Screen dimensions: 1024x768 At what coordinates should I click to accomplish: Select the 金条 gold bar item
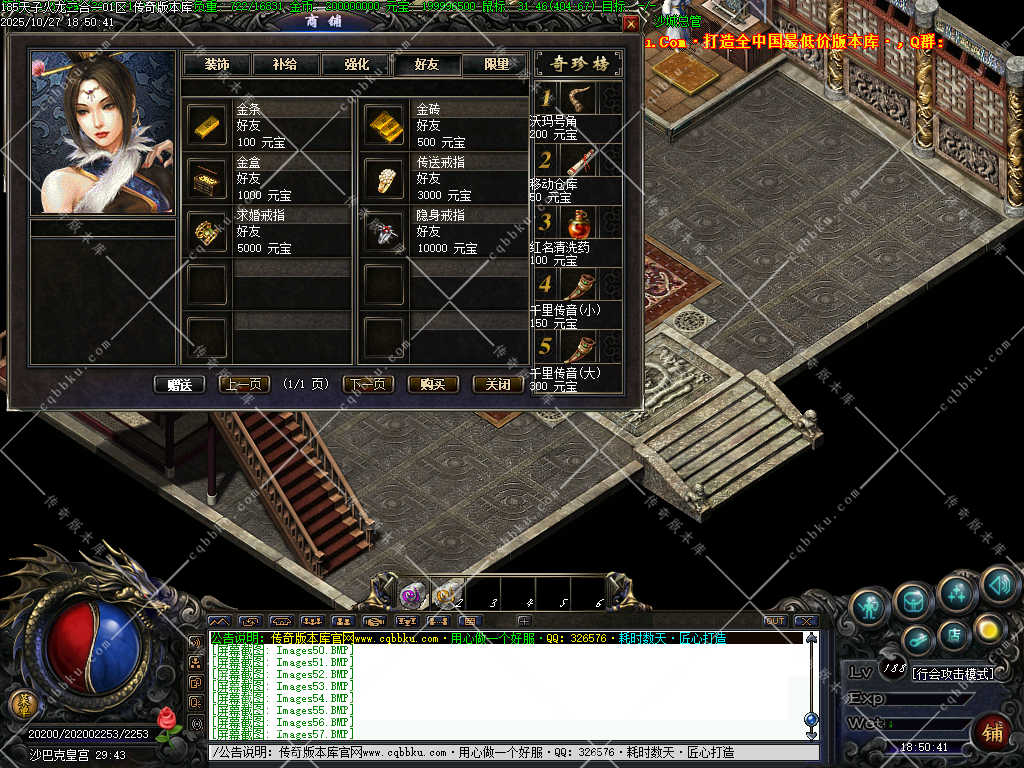[x=208, y=125]
